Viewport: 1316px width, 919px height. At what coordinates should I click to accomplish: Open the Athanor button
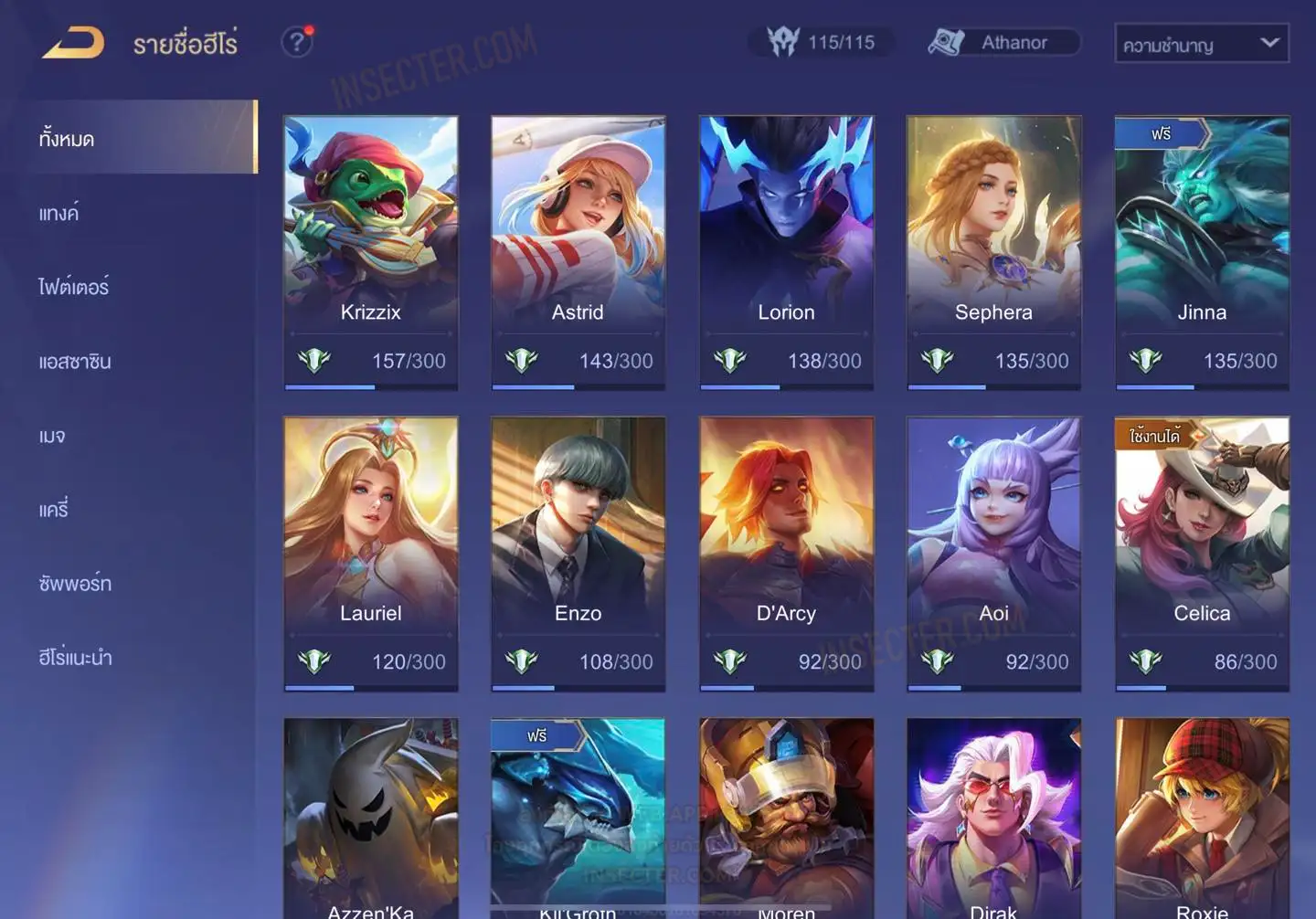(x=1003, y=43)
